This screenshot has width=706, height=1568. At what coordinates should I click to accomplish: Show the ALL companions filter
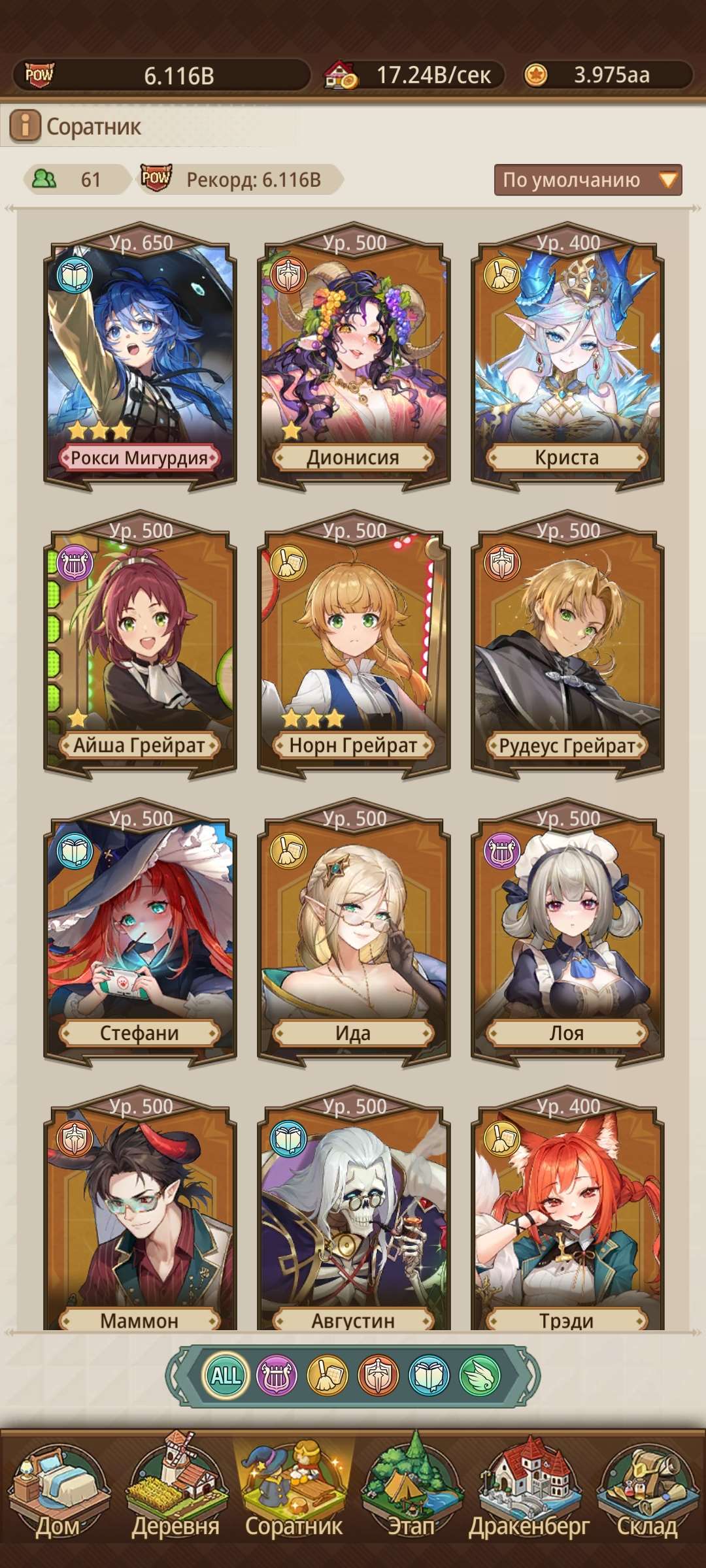coord(226,1375)
